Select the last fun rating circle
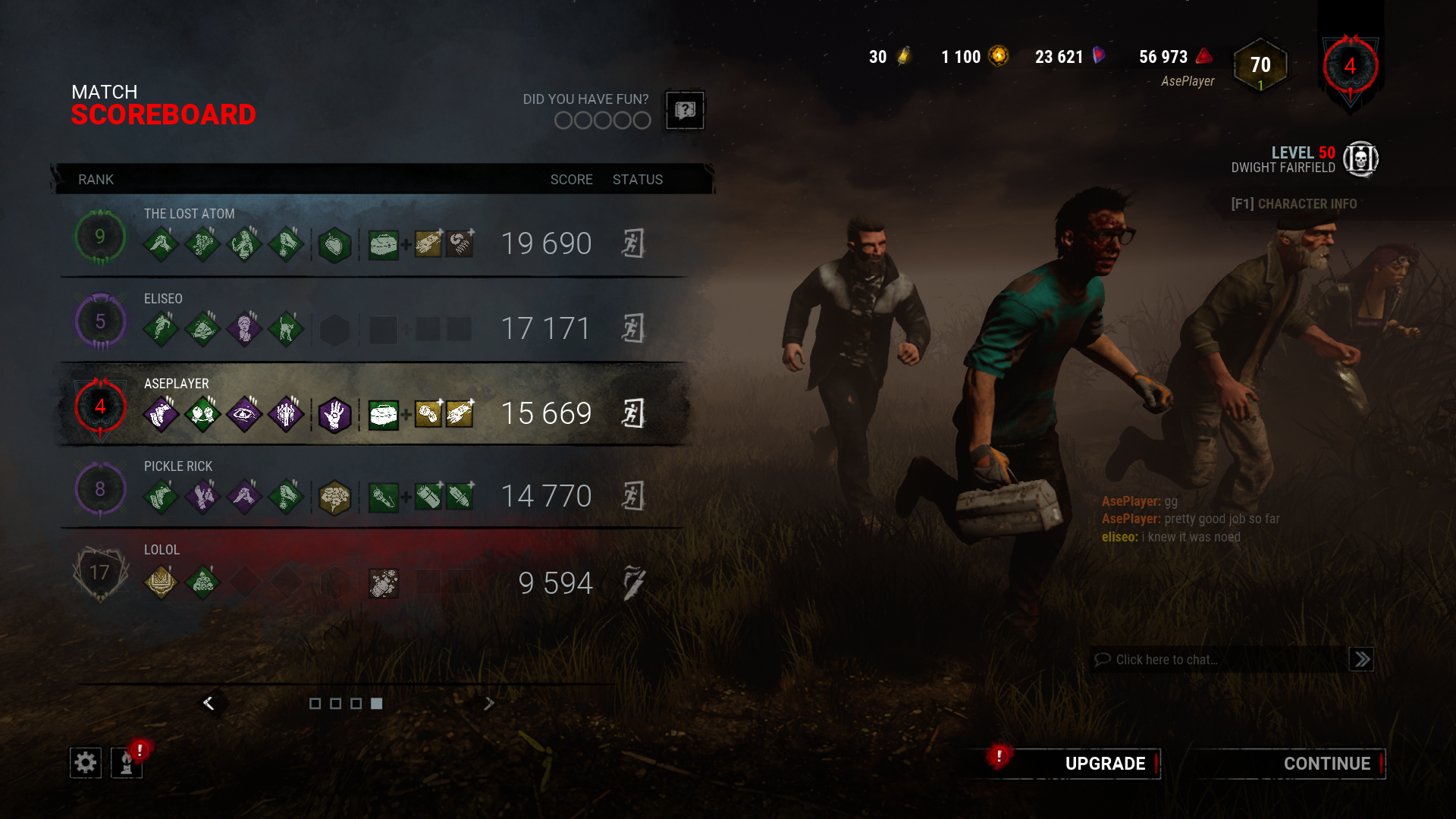The height and width of the screenshot is (819, 1456). point(641,120)
